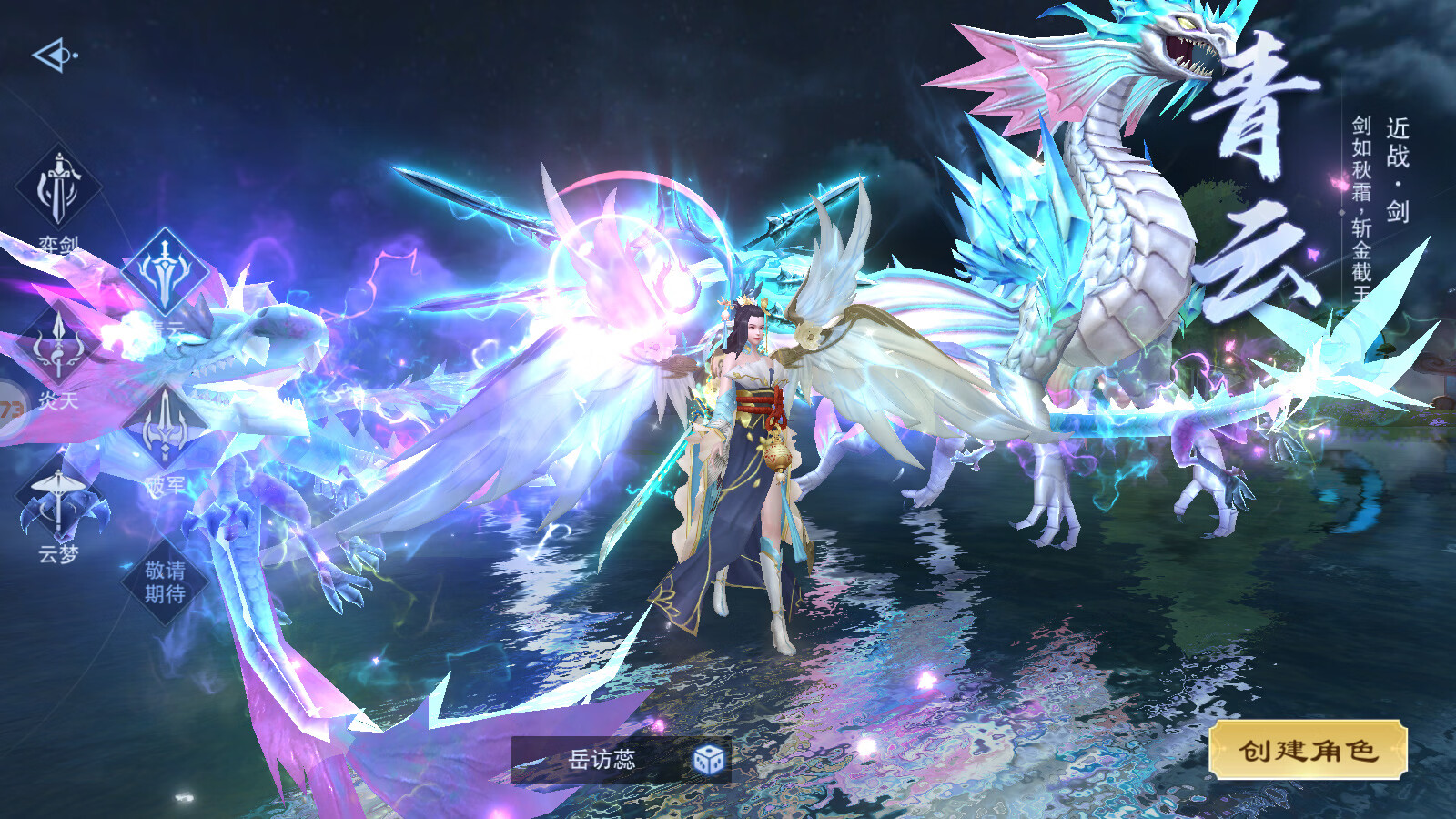Choose the 青云 class diamond
Screen dimensions: 1456x819
tap(165, 272)
